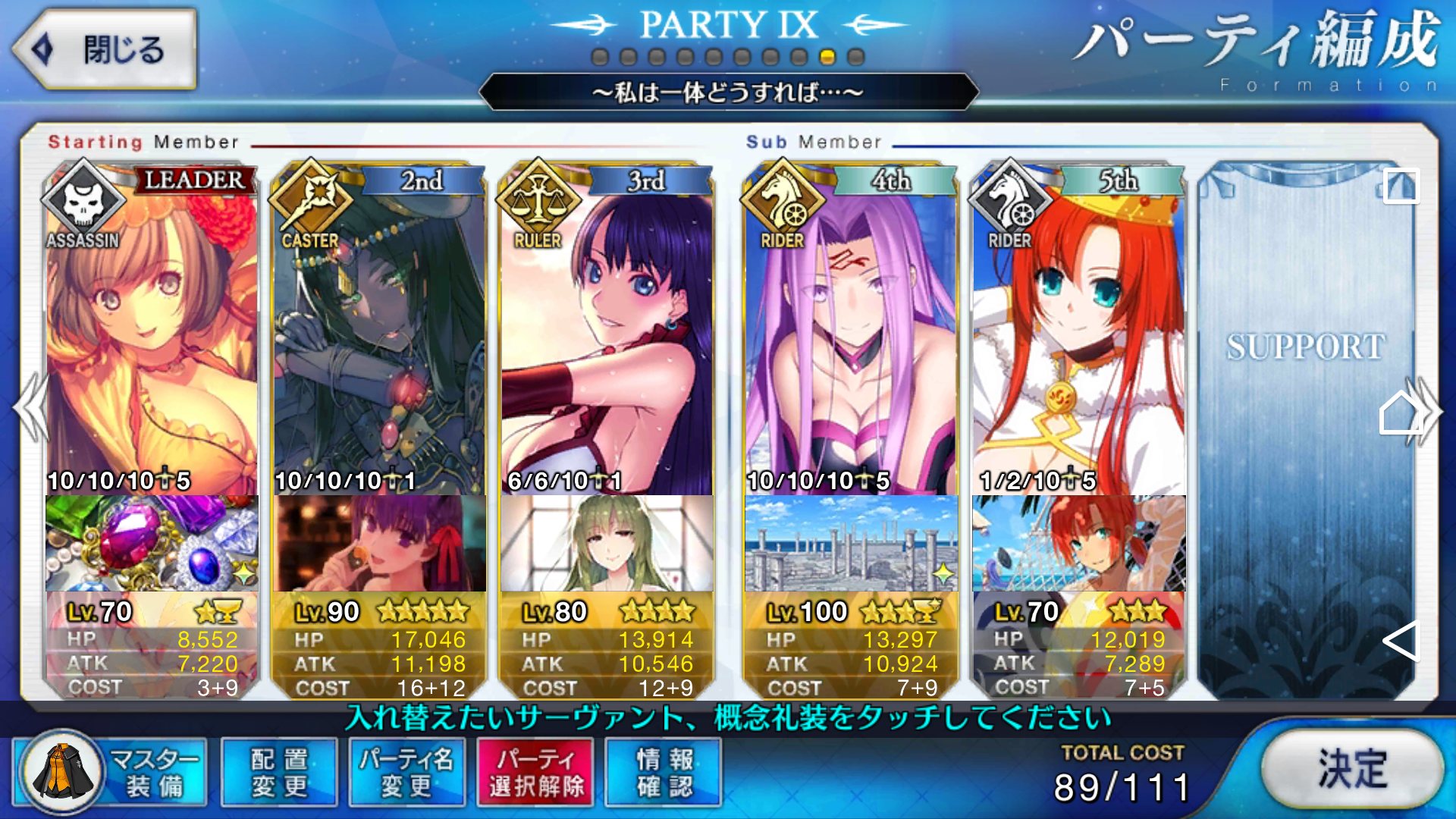1456x819 pixels.
Task: Confirm the party with the 決定 button
Action: [x=1352, y=768]
